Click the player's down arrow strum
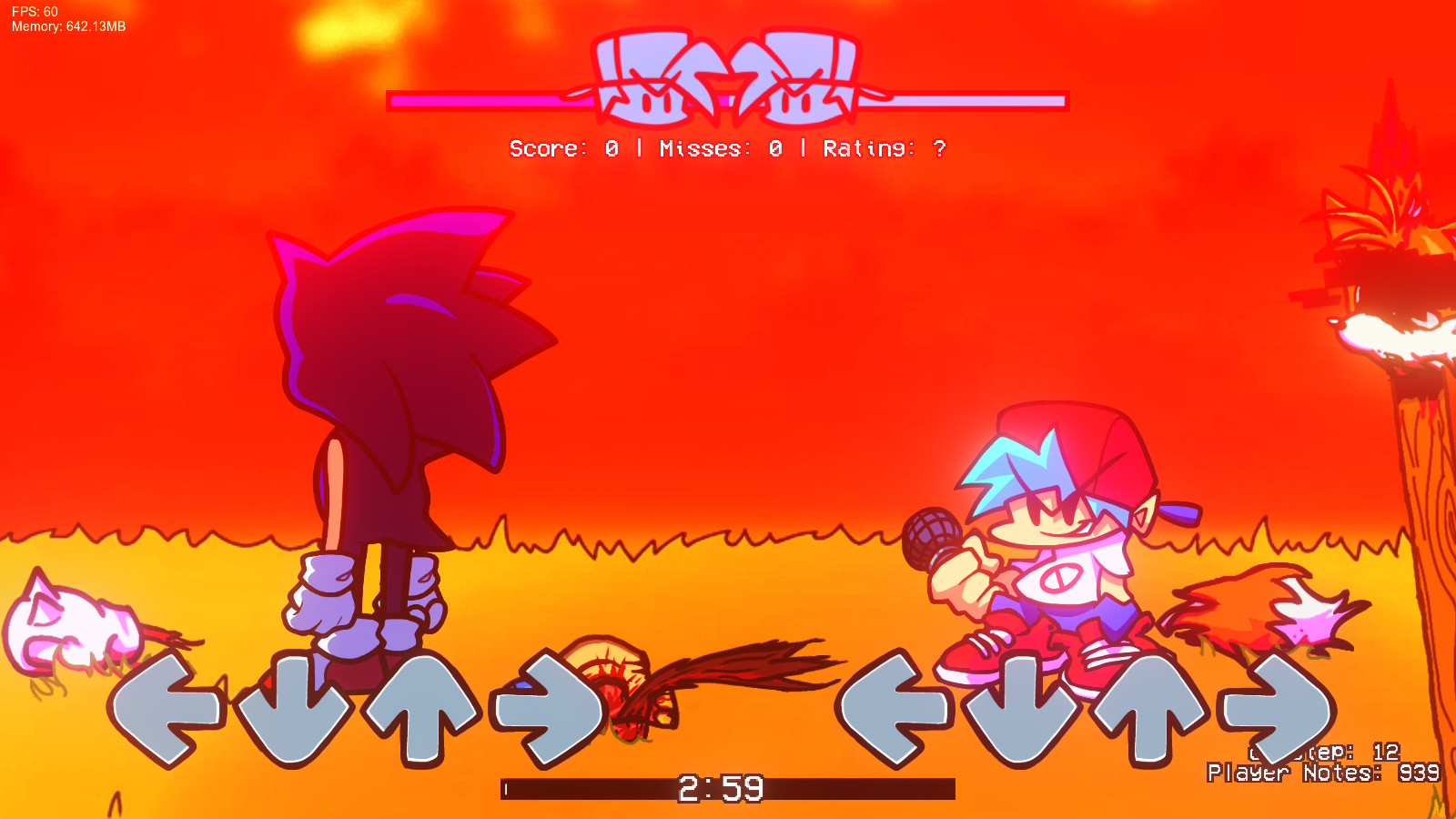This screenshot has height=819, width=1456. [x=1019, y=705]
